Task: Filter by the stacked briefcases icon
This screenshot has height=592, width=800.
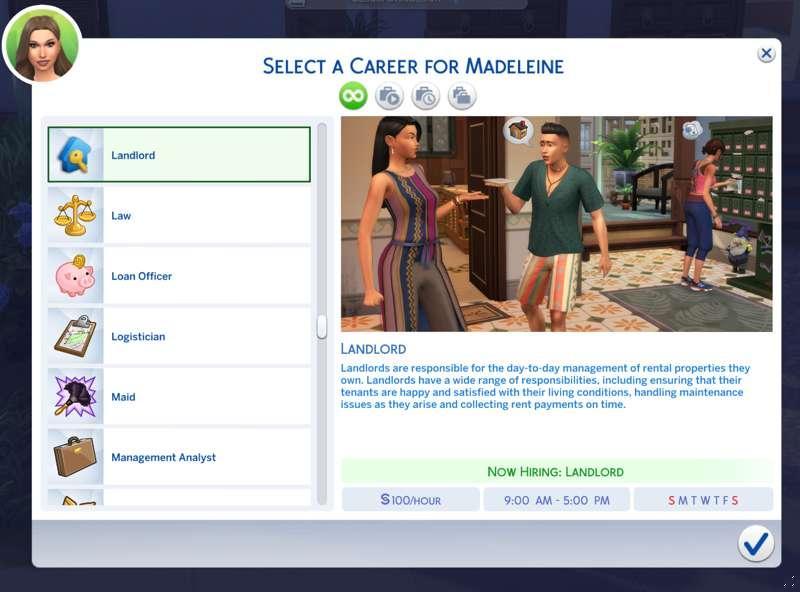Action: (x=461, y=96)
